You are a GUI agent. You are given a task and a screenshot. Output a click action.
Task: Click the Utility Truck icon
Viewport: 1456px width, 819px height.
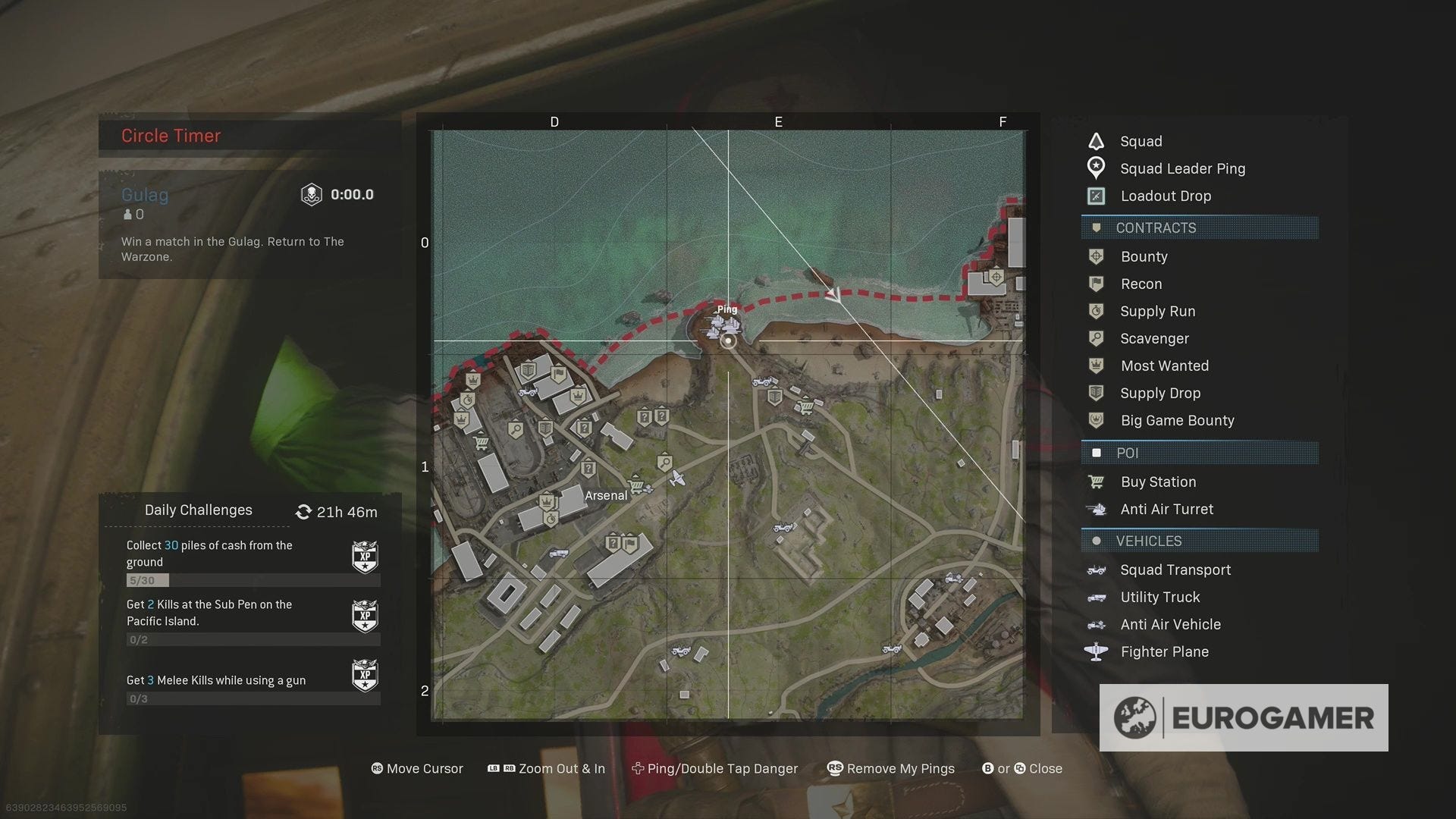(x=1096, y=597)
